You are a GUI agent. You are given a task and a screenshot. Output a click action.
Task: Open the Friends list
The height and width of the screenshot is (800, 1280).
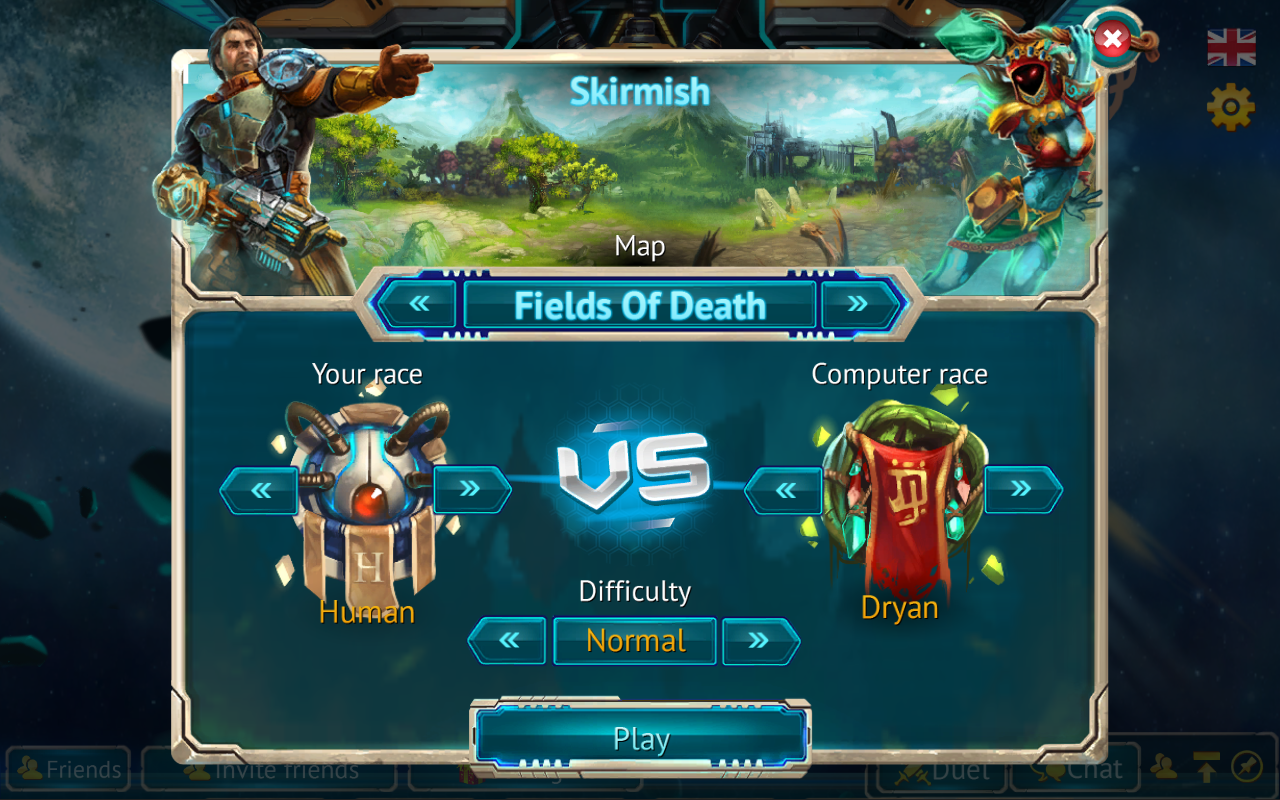[x=67, y=770]
